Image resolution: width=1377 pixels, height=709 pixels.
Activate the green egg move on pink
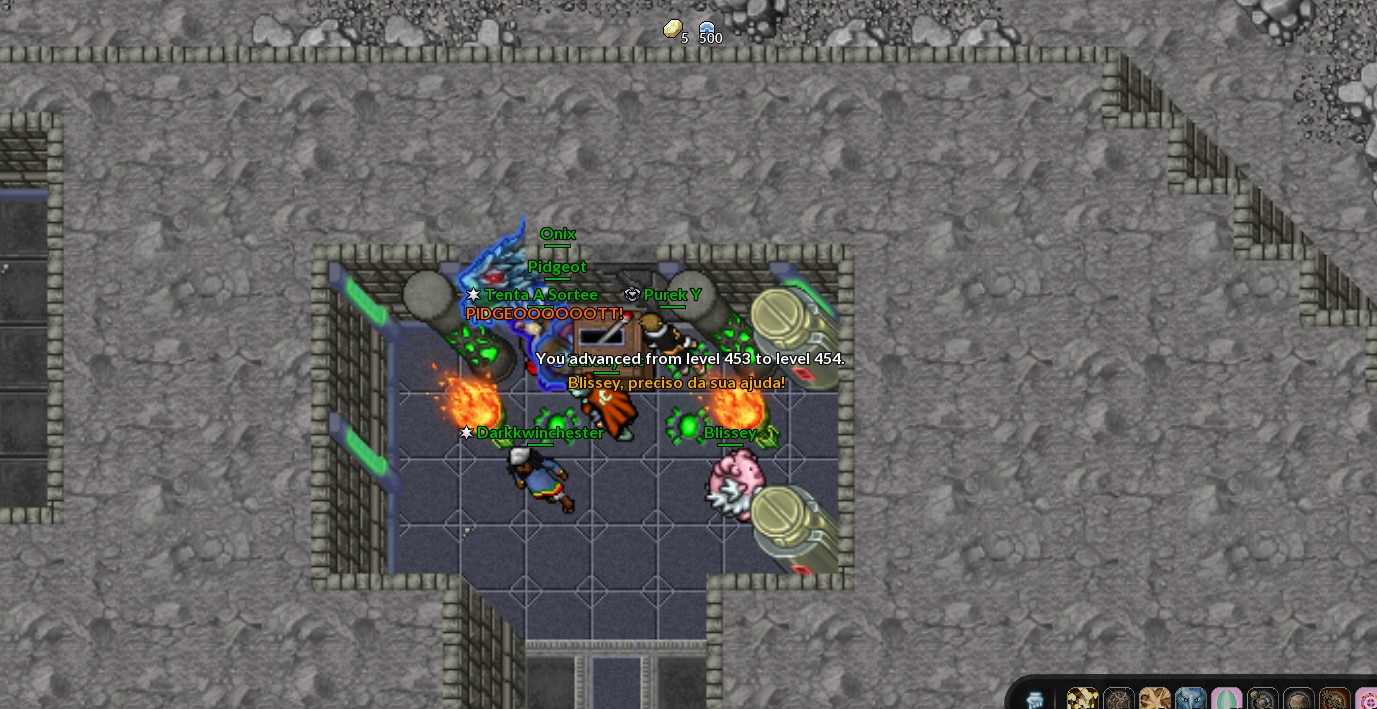click(x=1226, y=699)
